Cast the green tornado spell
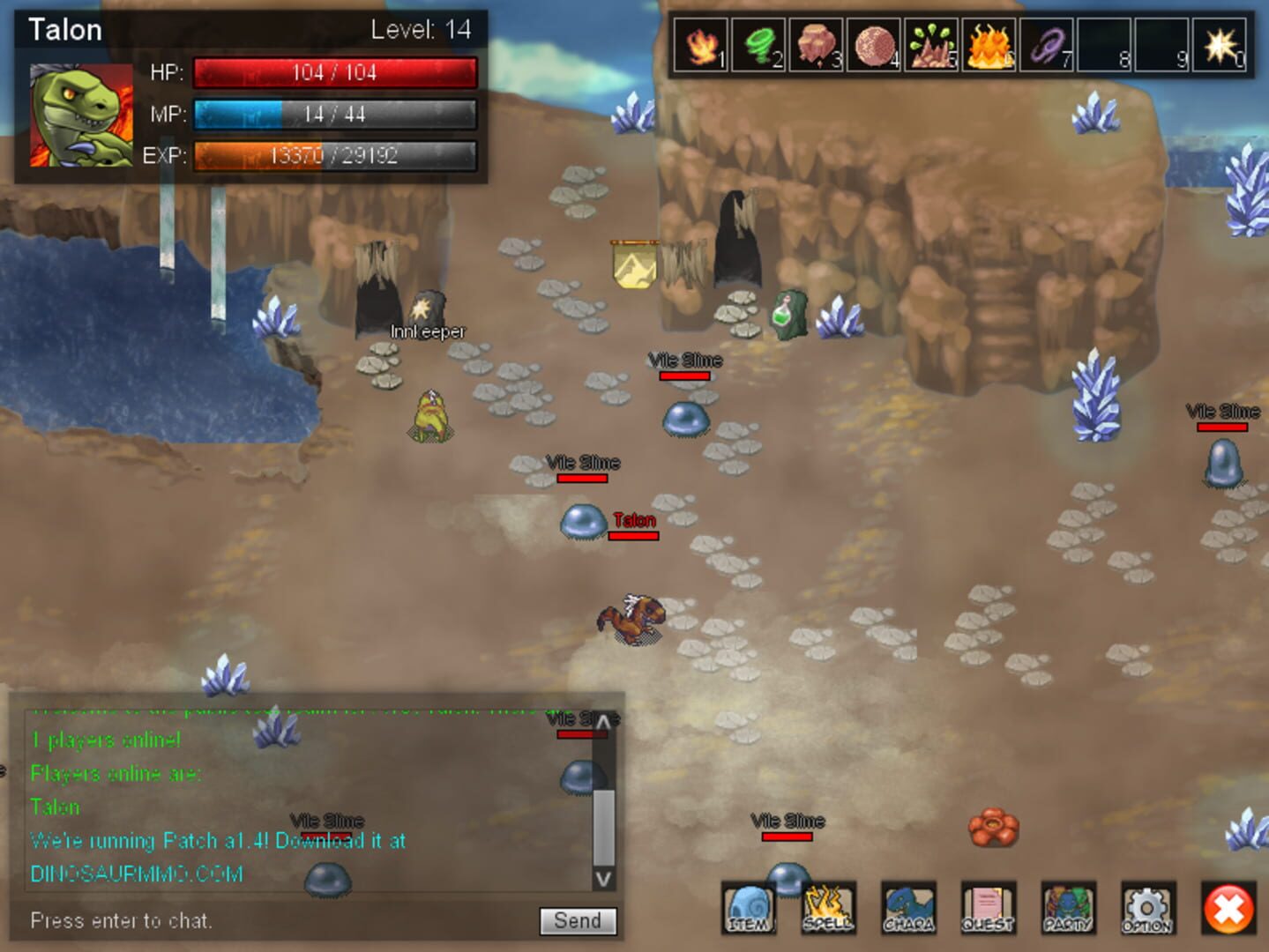Viewport: 1269px width, 952px height. (758, 45)
